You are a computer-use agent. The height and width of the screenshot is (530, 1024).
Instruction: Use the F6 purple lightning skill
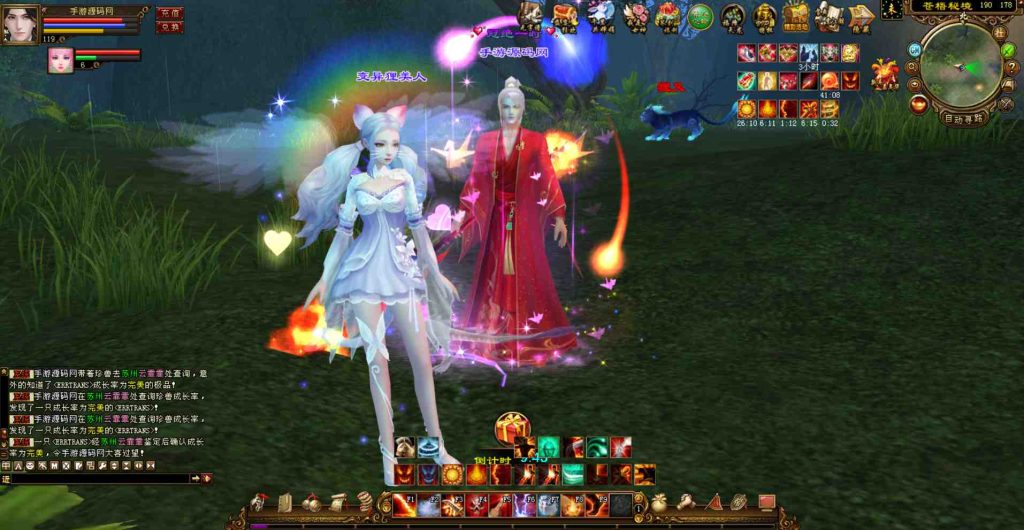[x=526, y=505]
